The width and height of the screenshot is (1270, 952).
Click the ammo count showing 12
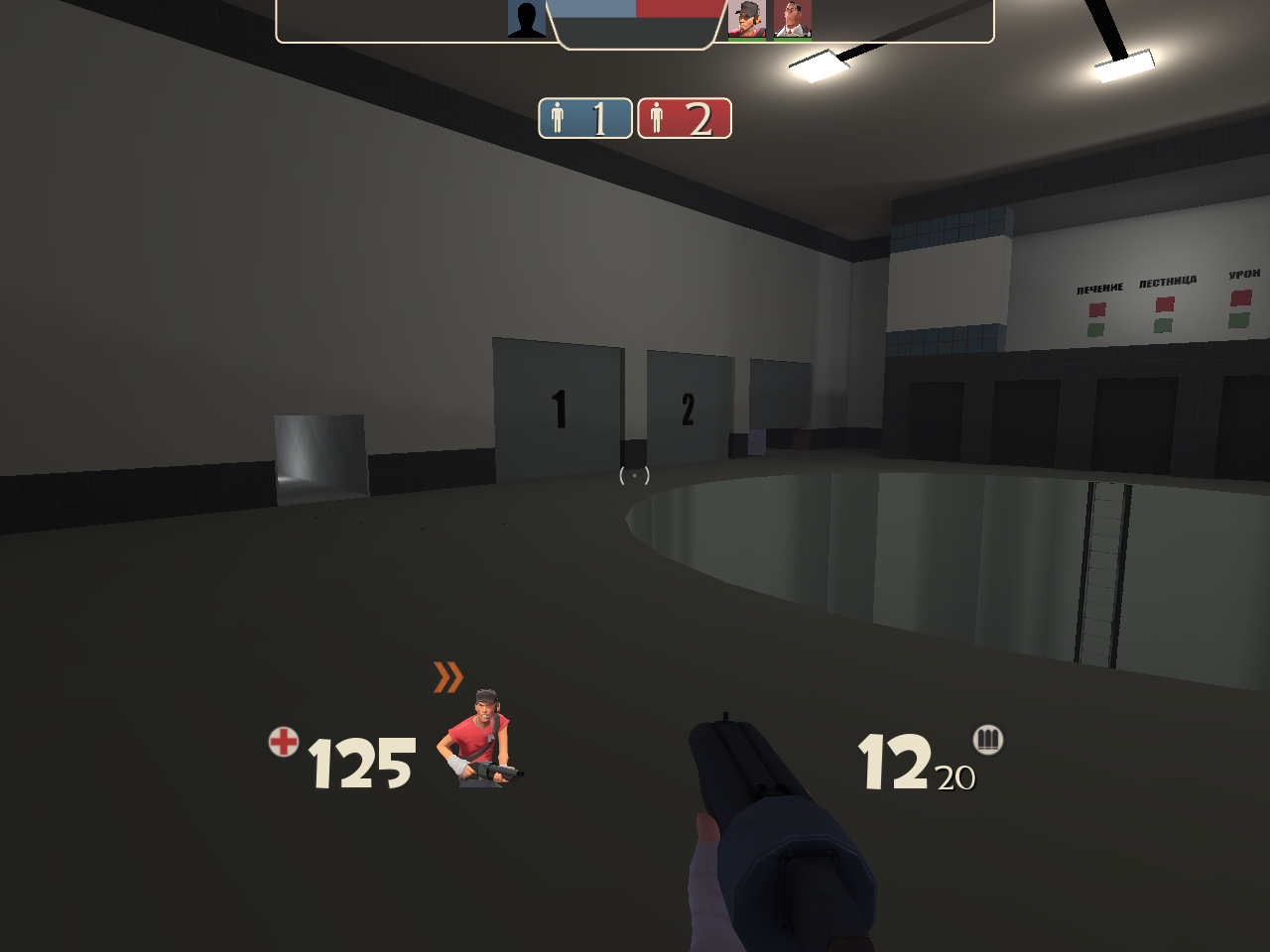click(896, 764)
